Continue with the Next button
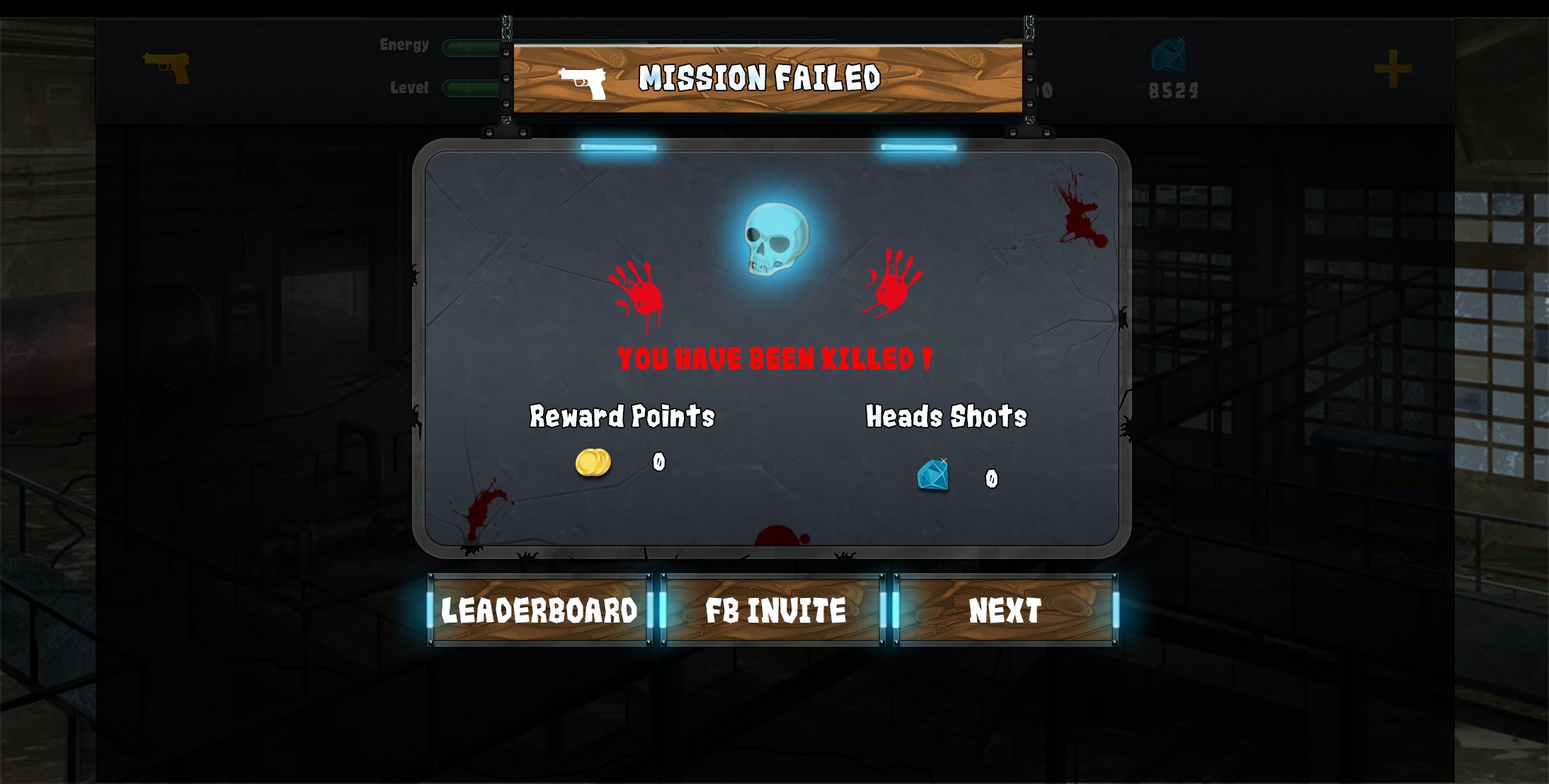1549x784 pixels. click(x=1005, y=610)
